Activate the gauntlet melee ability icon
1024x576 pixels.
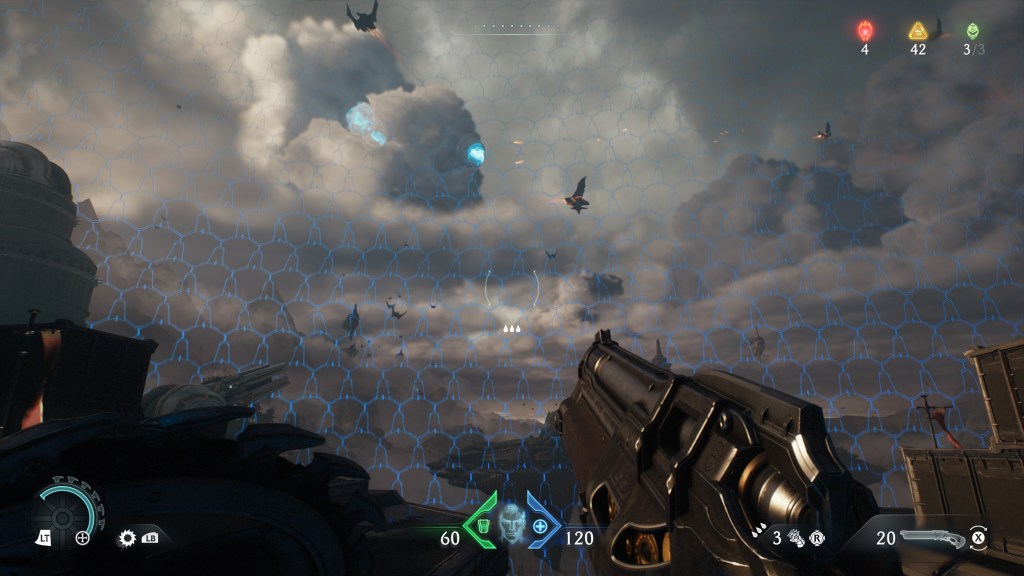click(797, 538)
